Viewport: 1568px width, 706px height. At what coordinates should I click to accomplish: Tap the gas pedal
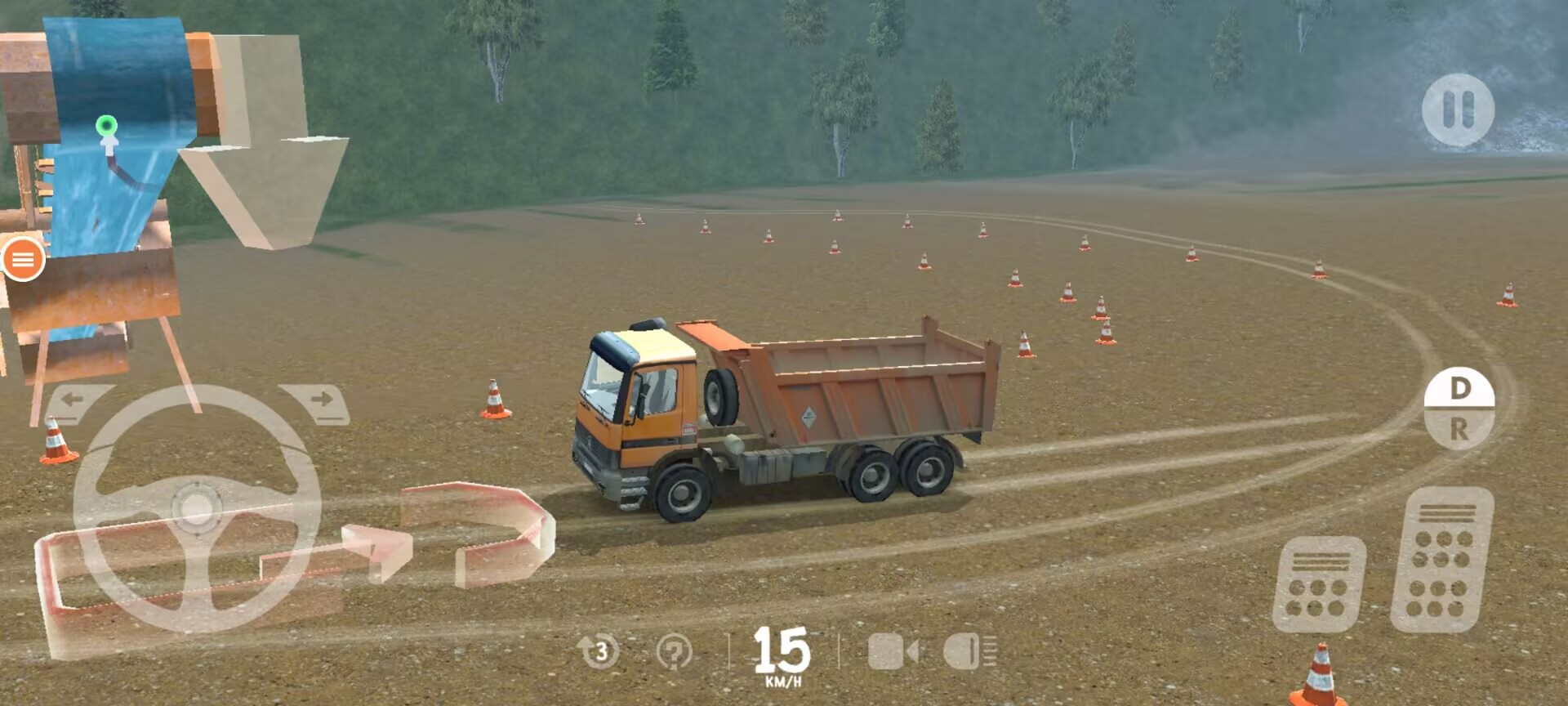1442,561
